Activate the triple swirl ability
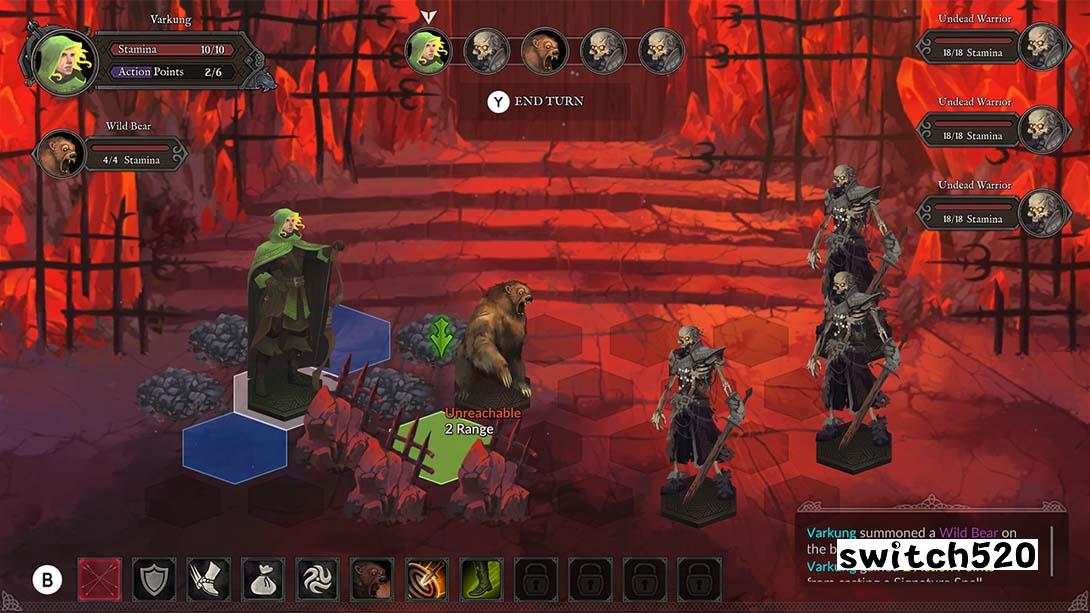This screenshot has height=613, width=1090. click(317, 579)
